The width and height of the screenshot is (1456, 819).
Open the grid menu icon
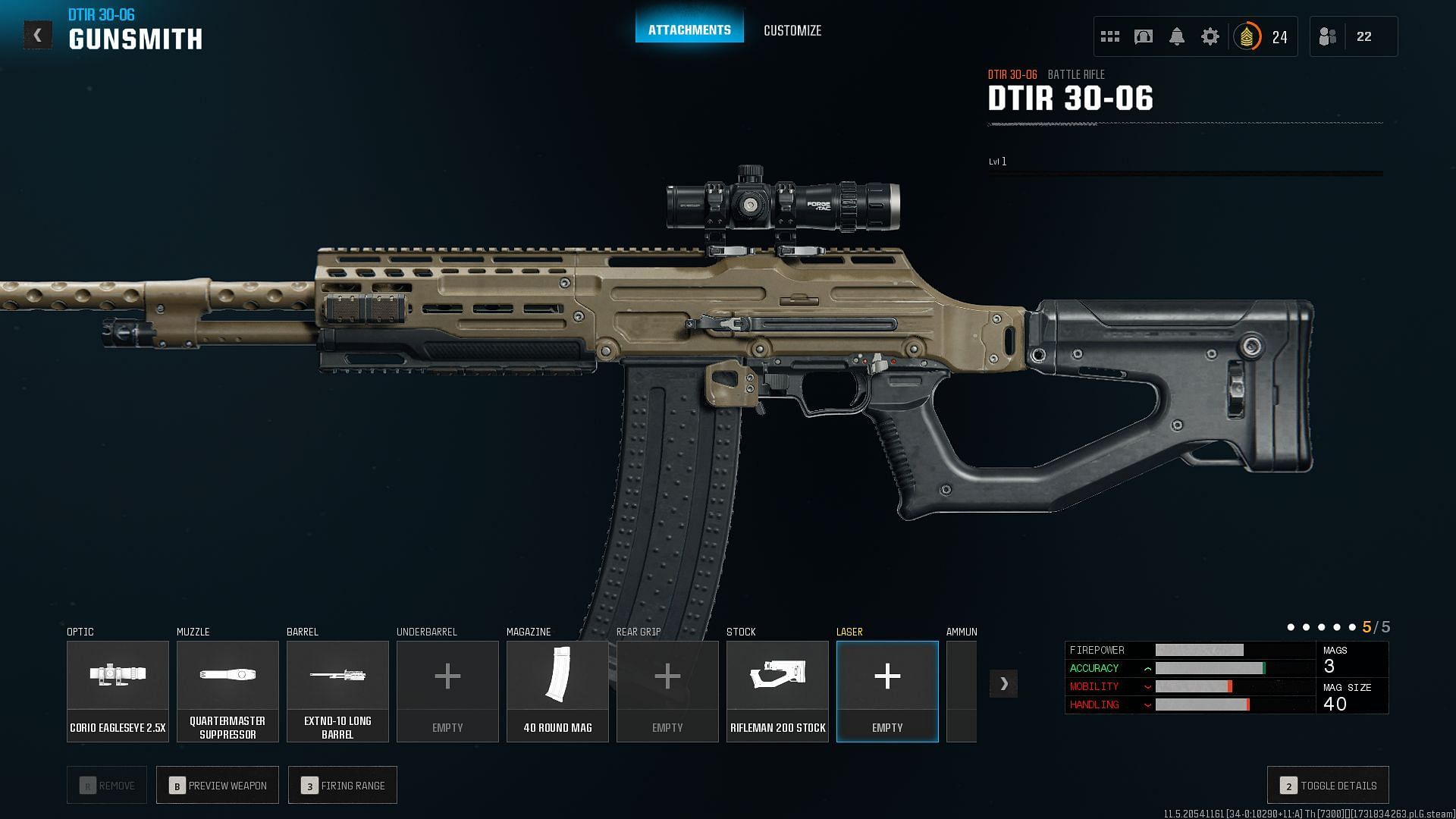click(x=1110, y=36)
